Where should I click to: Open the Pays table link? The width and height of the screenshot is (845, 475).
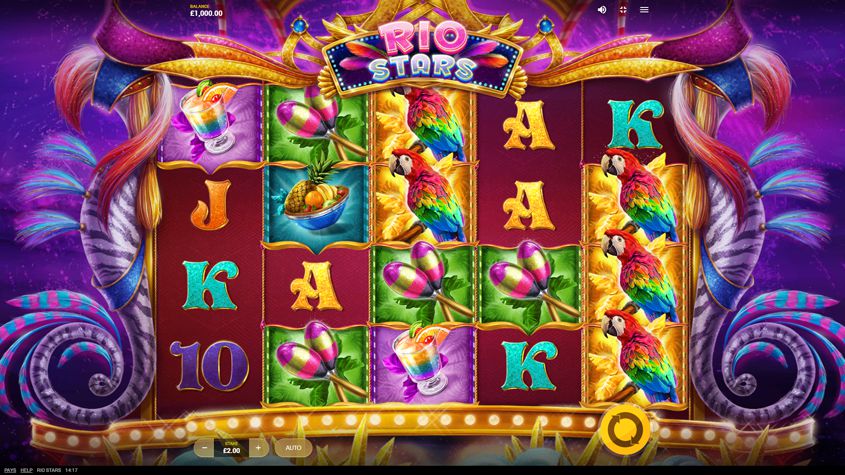point(10,470)
